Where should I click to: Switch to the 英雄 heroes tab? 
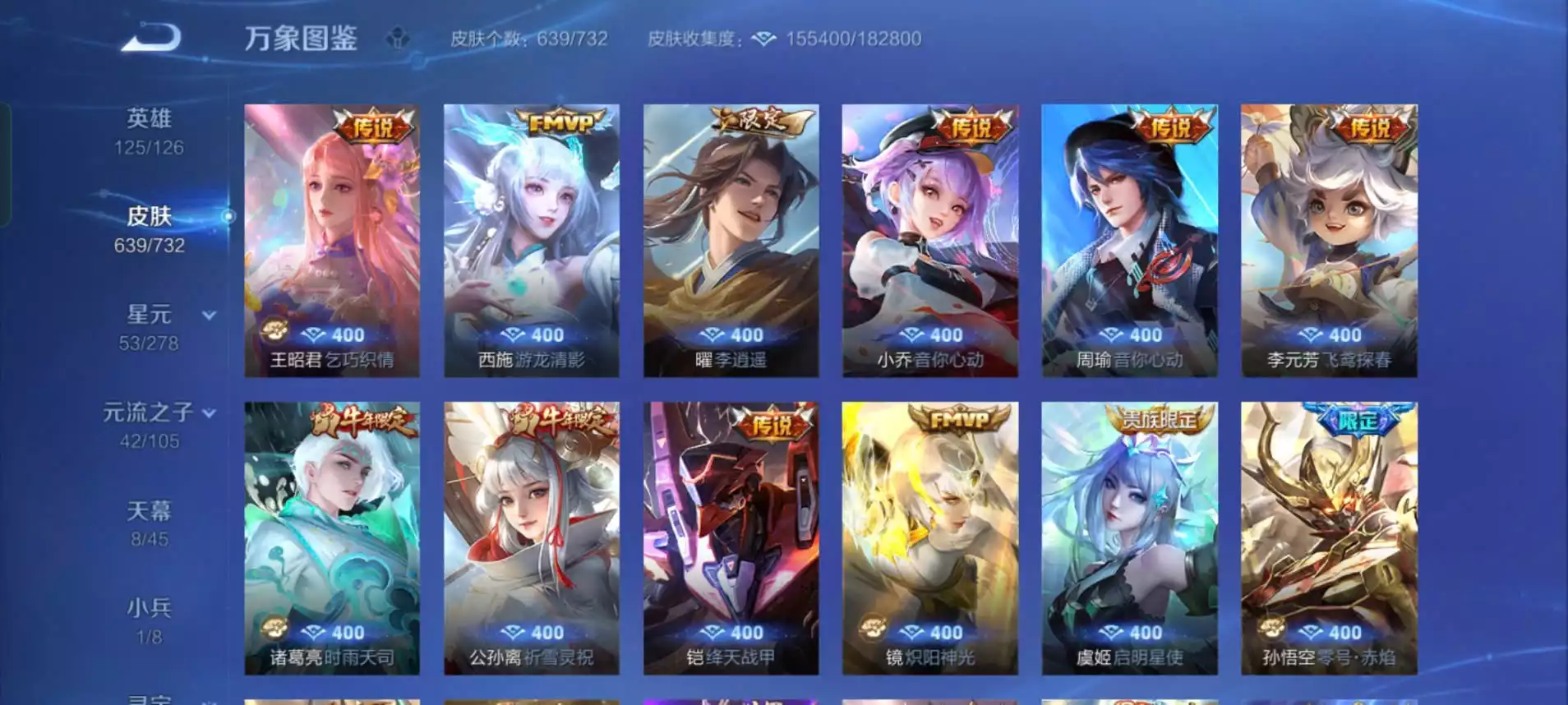(x=149, y=131)
